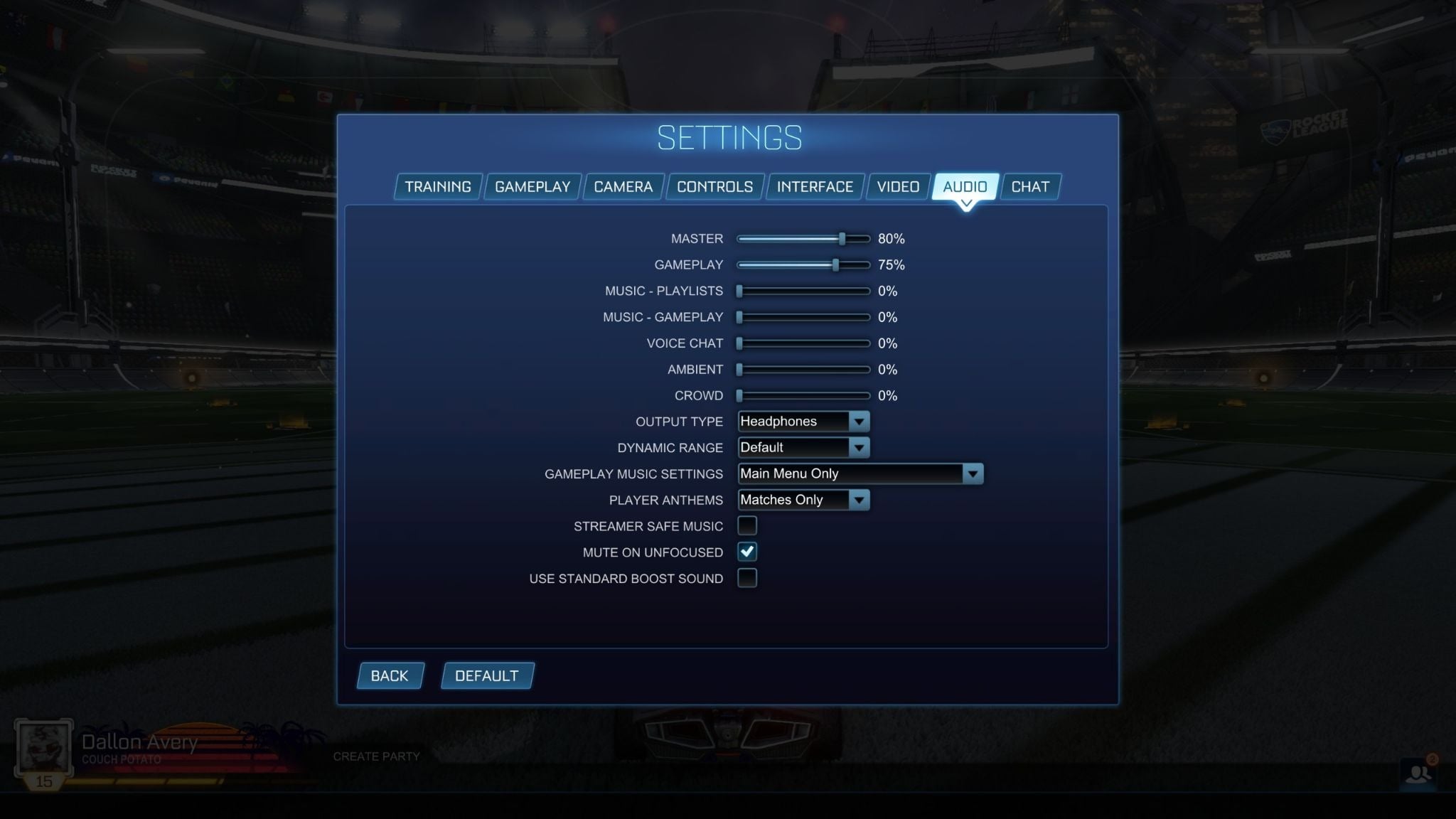Open the Chat settings tab
1456x819 pixels.
click(x=1030, y=186)
